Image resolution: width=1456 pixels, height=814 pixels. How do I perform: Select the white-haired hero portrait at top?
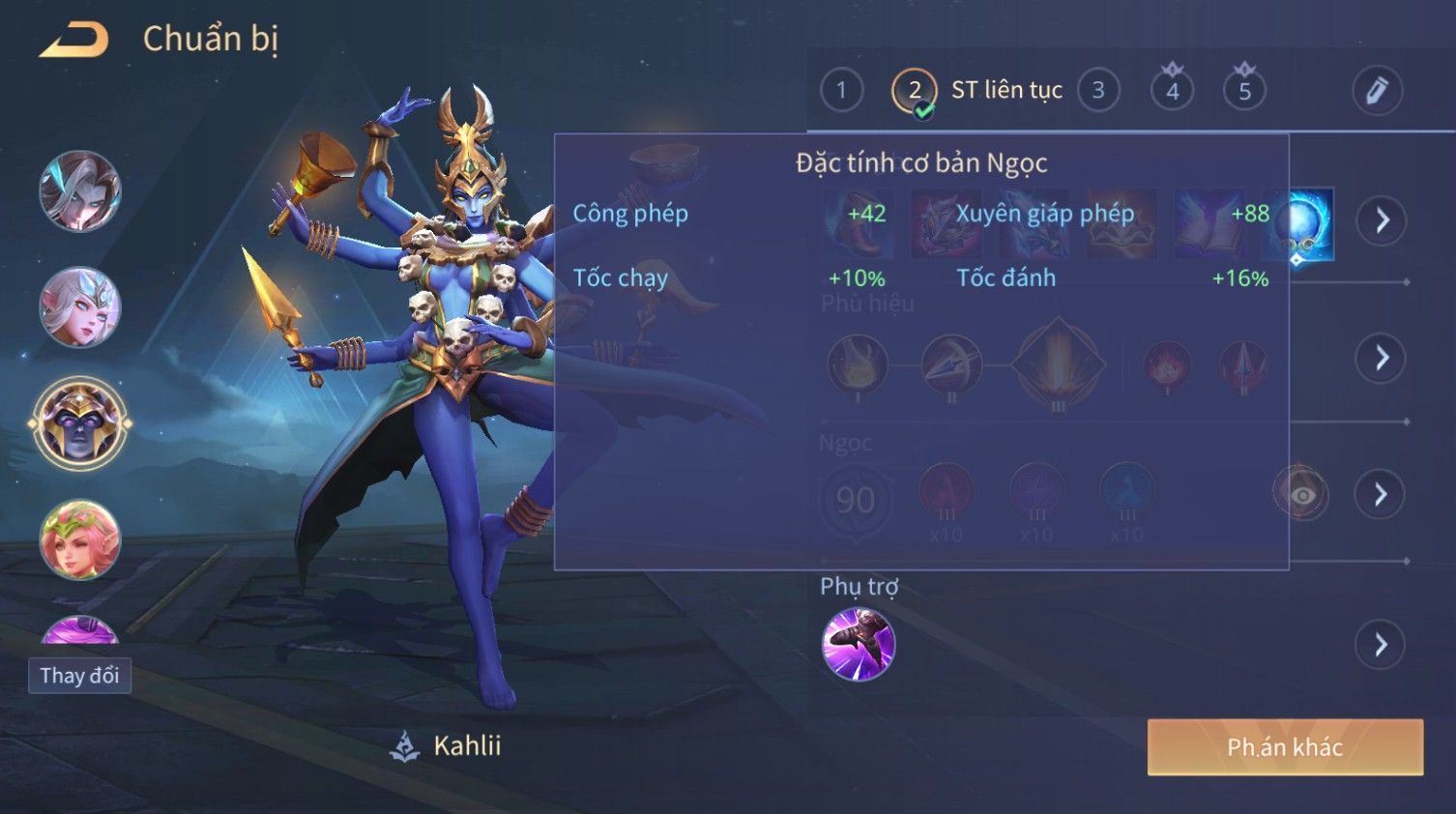pos(80,191)
